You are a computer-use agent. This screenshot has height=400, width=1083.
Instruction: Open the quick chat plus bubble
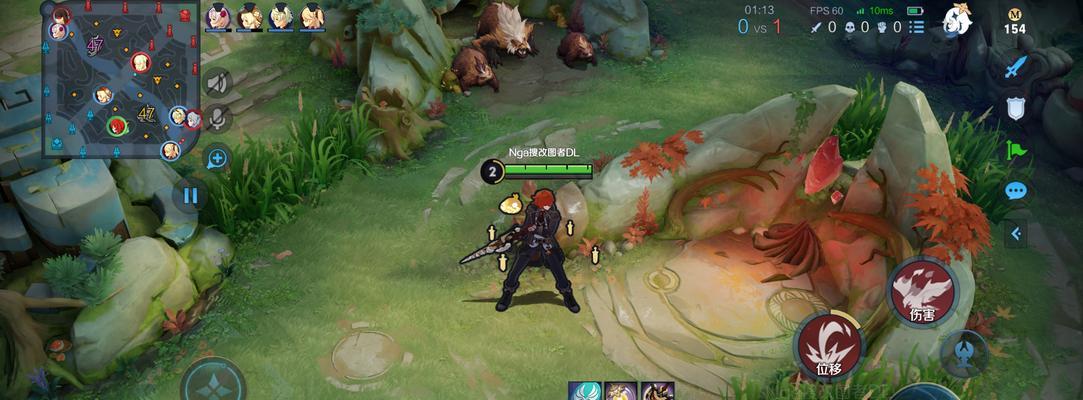point(217,157)
